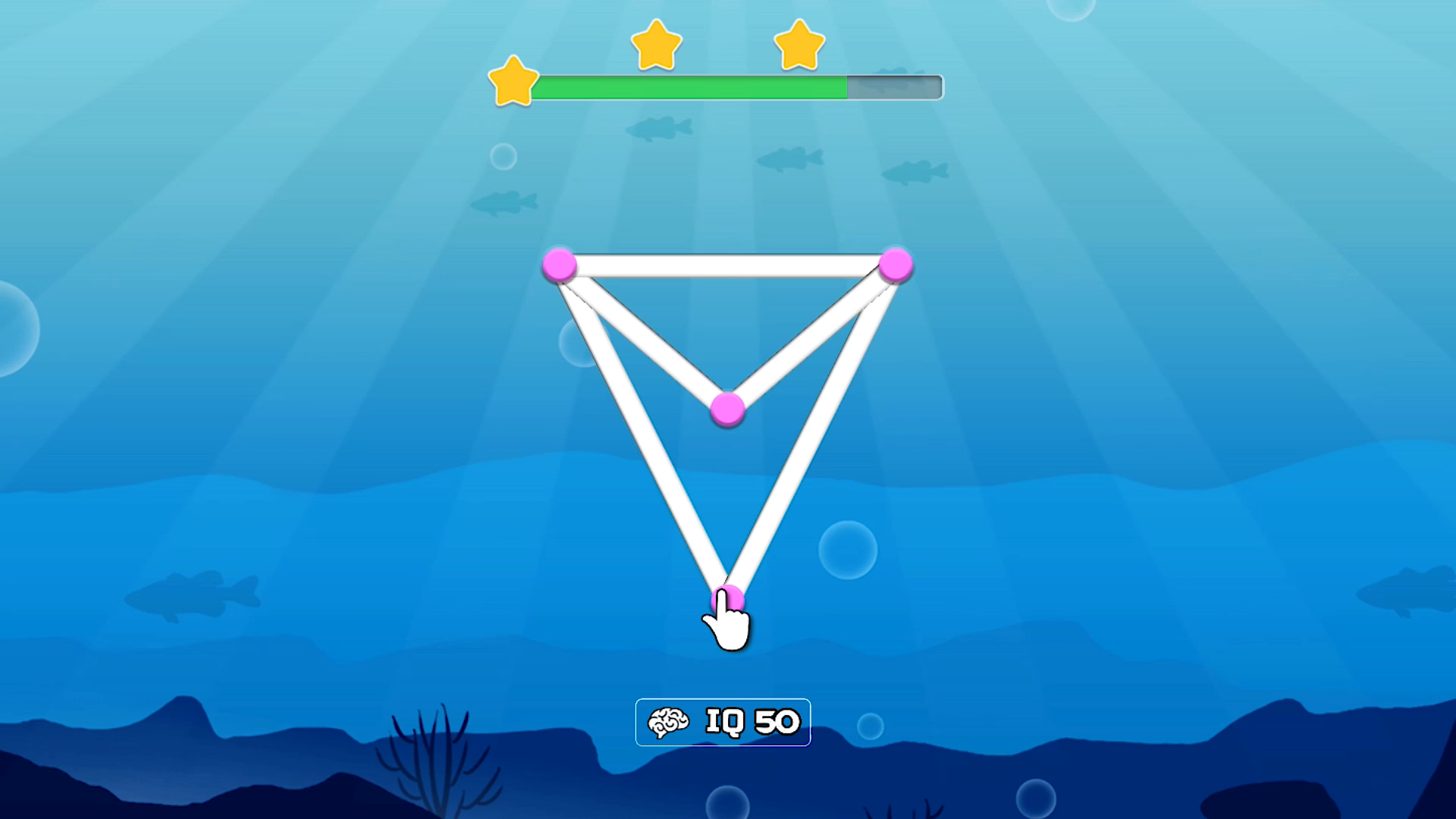
Task: Click the middle star above the progress bar
Action: coord(657,47)
